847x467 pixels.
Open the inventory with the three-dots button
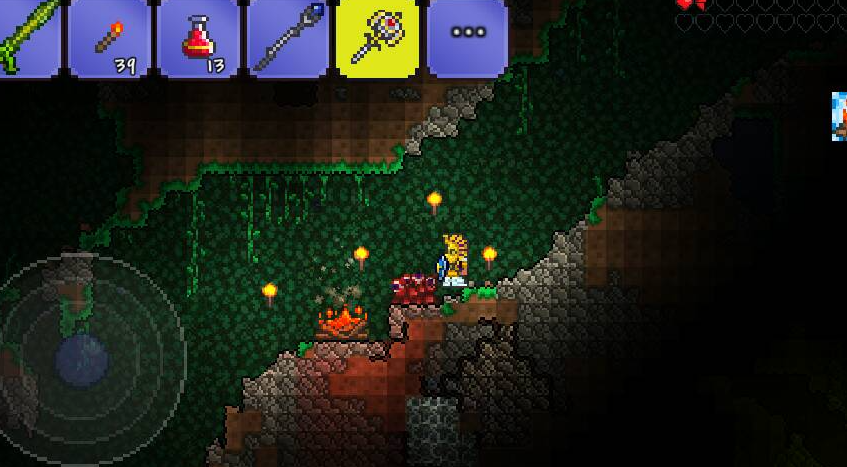[x=467, y=36]
